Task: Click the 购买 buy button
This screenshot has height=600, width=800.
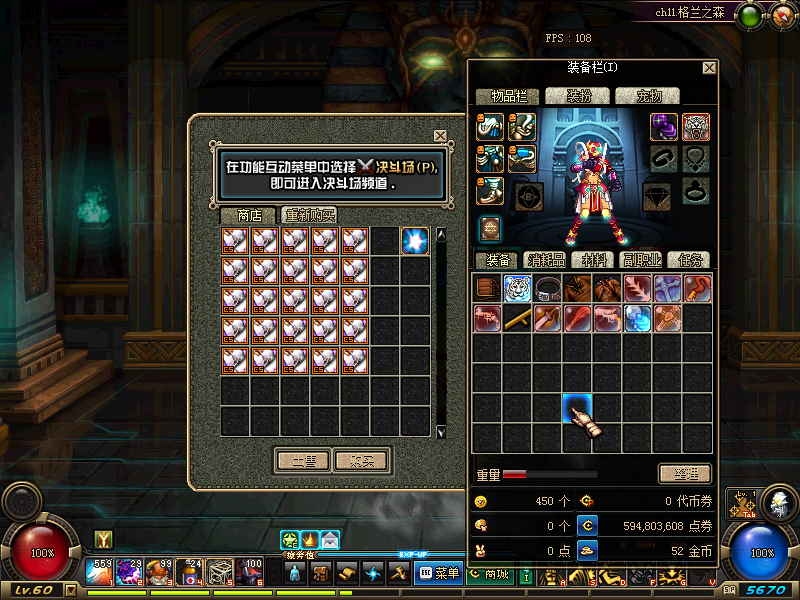Action: (x=361, y=461)
